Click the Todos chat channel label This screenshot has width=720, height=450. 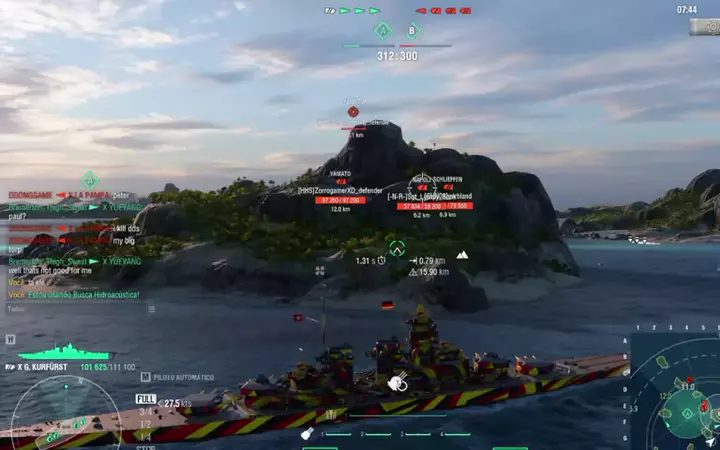point(17,309)
